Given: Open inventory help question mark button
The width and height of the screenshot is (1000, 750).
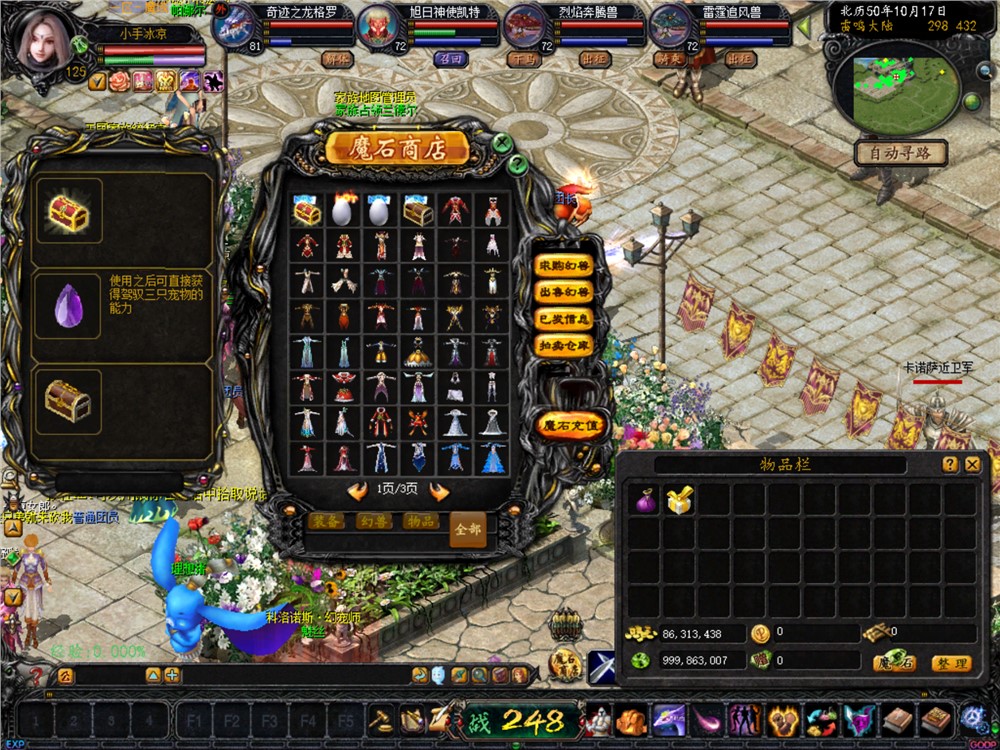Looking at the screenshot, I should tap(950, 465).
